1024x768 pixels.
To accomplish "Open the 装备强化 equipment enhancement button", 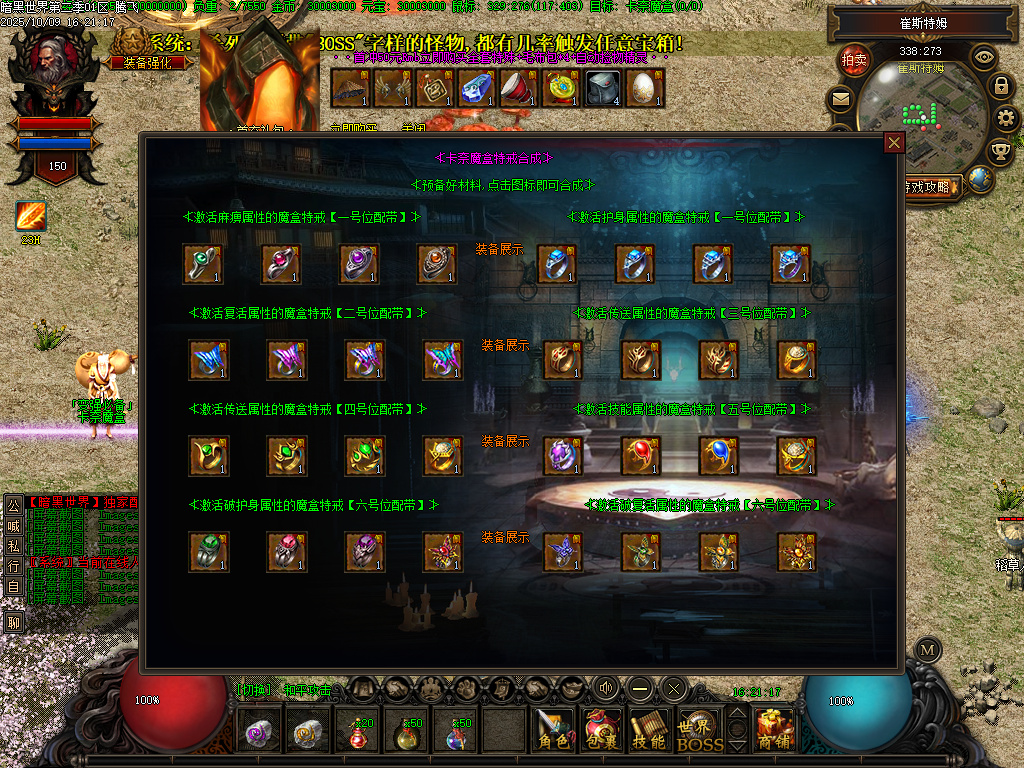I will coord(147,62).
